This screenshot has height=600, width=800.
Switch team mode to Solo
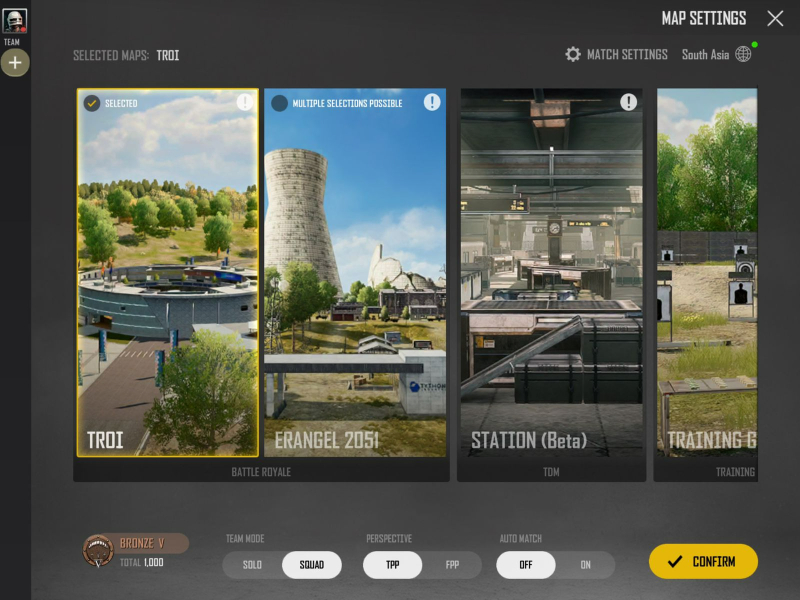click(252, 565)
